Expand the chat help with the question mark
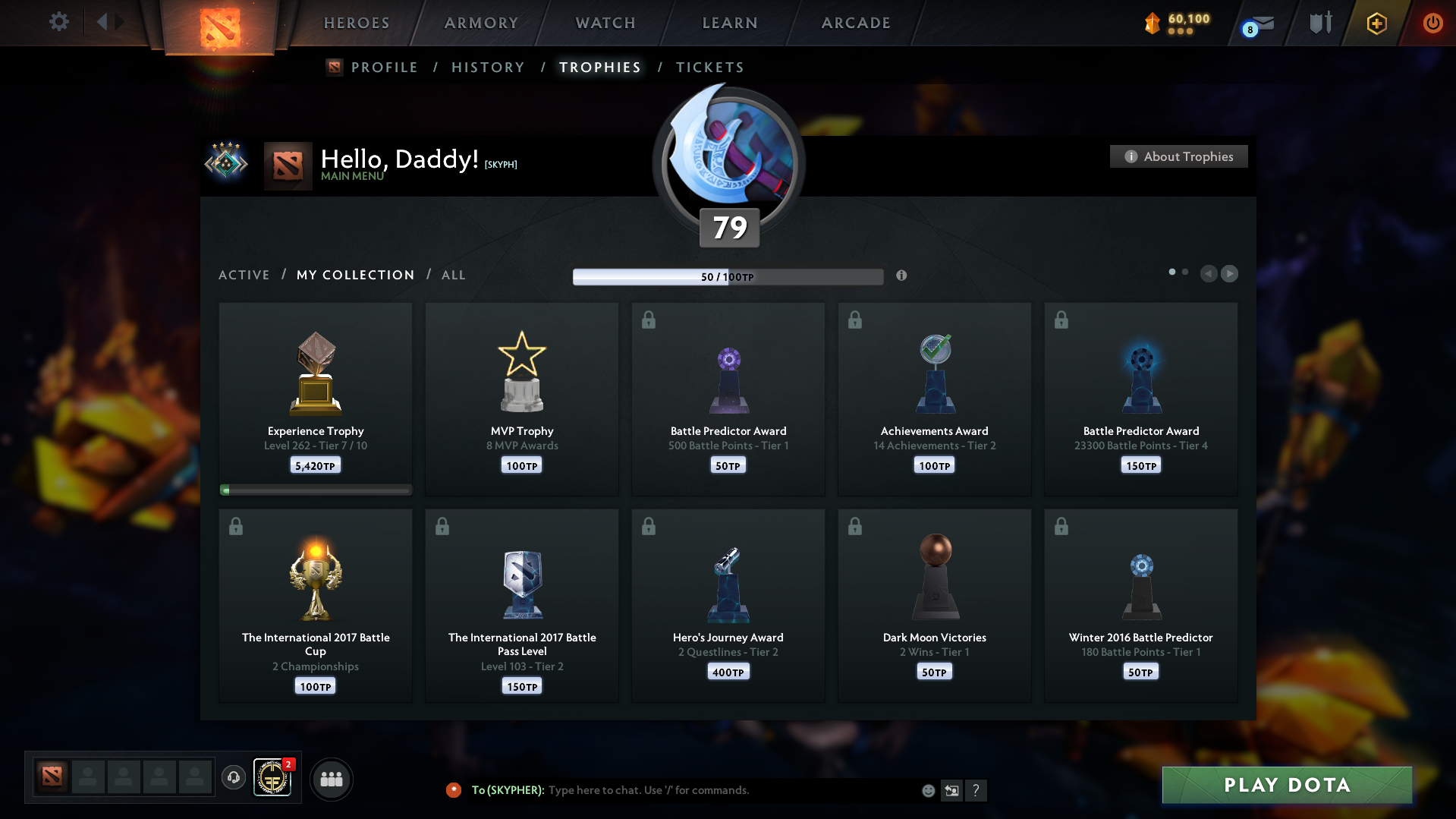The image size is (1456, 819). tap(976, 790)
